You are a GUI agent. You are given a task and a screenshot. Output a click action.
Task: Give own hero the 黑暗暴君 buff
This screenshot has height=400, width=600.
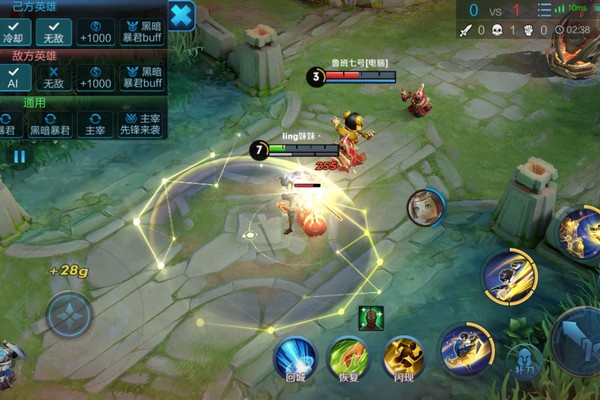click(142, 32)
